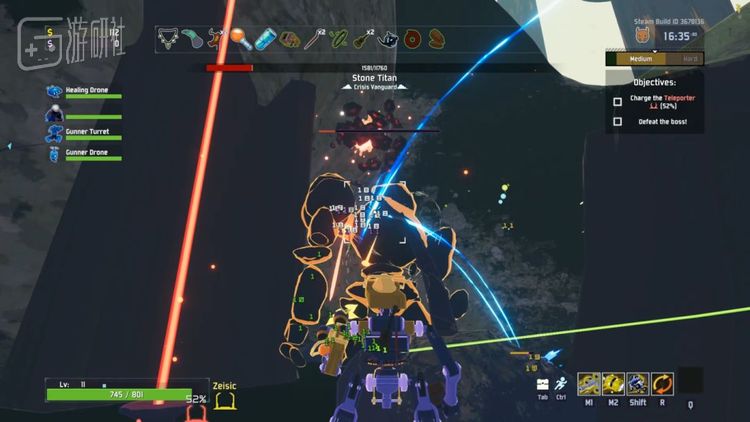The image size is (750, 422).
Task: Activate the Shift utility skill icon
Action: click(638, 383)
